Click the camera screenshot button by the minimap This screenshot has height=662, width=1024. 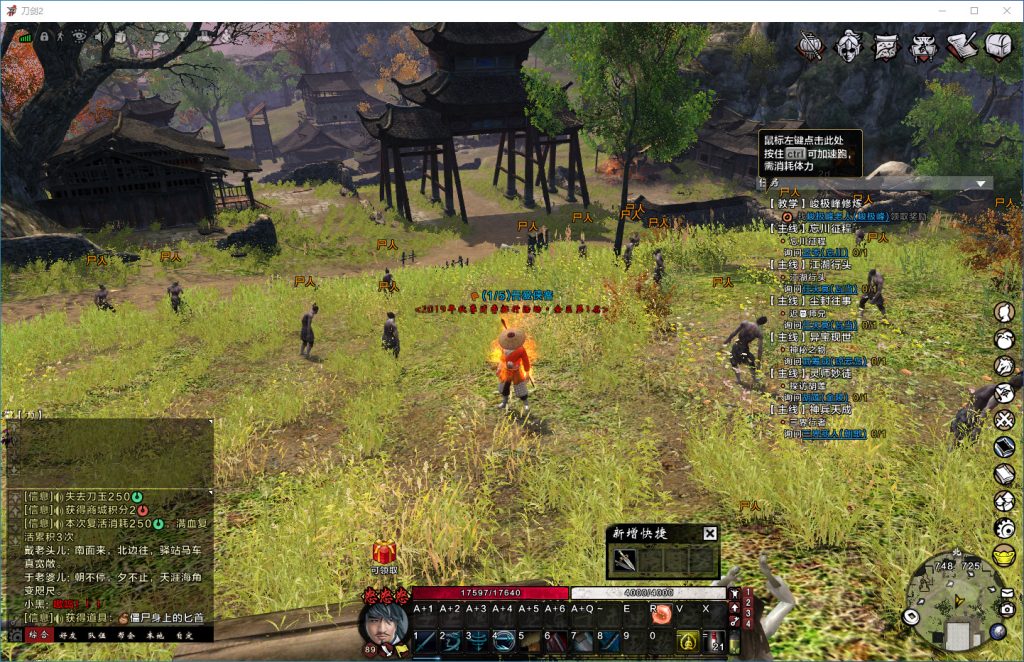click(x=1006, y=608)
